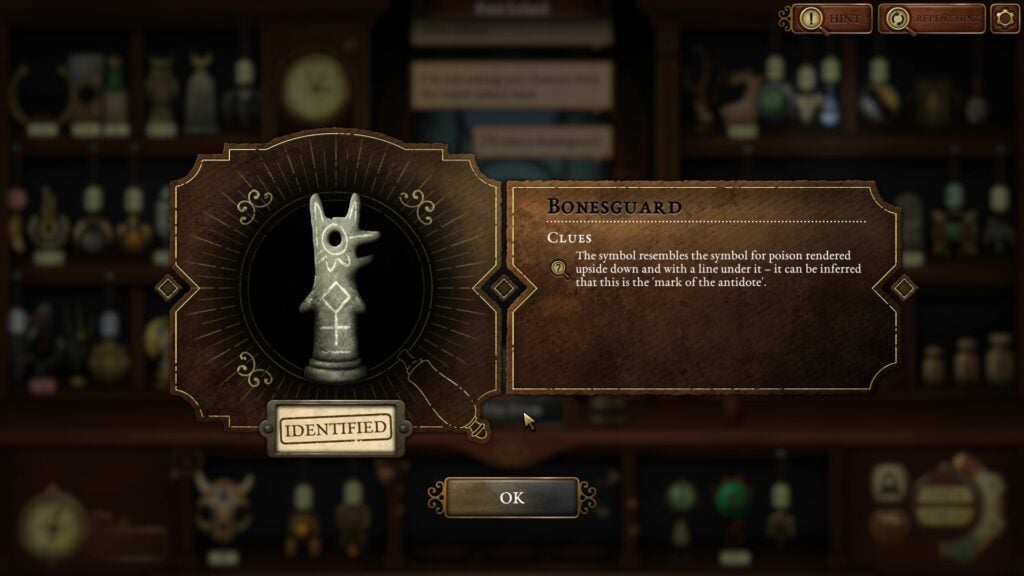Click the magnifying glass clue icon
Screen dimensions: 1024x576
(560, 268)
